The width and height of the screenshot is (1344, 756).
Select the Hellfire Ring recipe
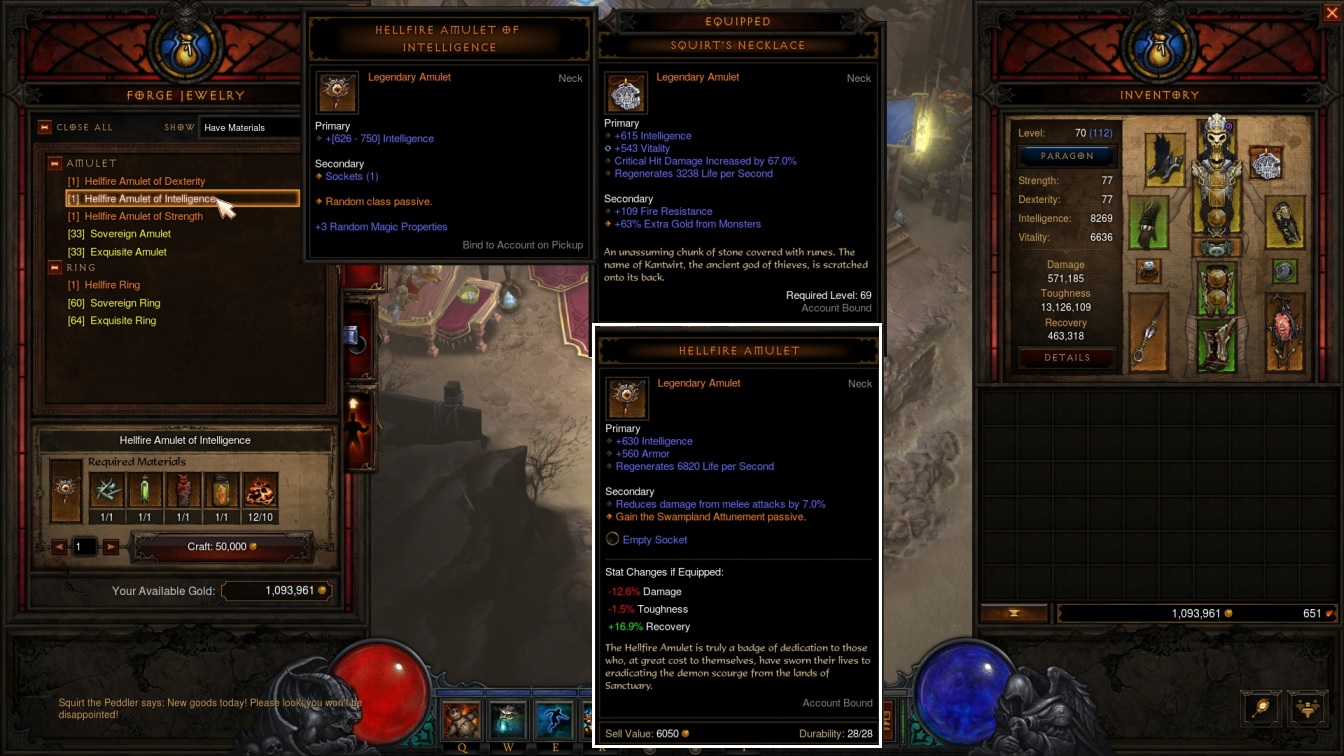point(112,285)
